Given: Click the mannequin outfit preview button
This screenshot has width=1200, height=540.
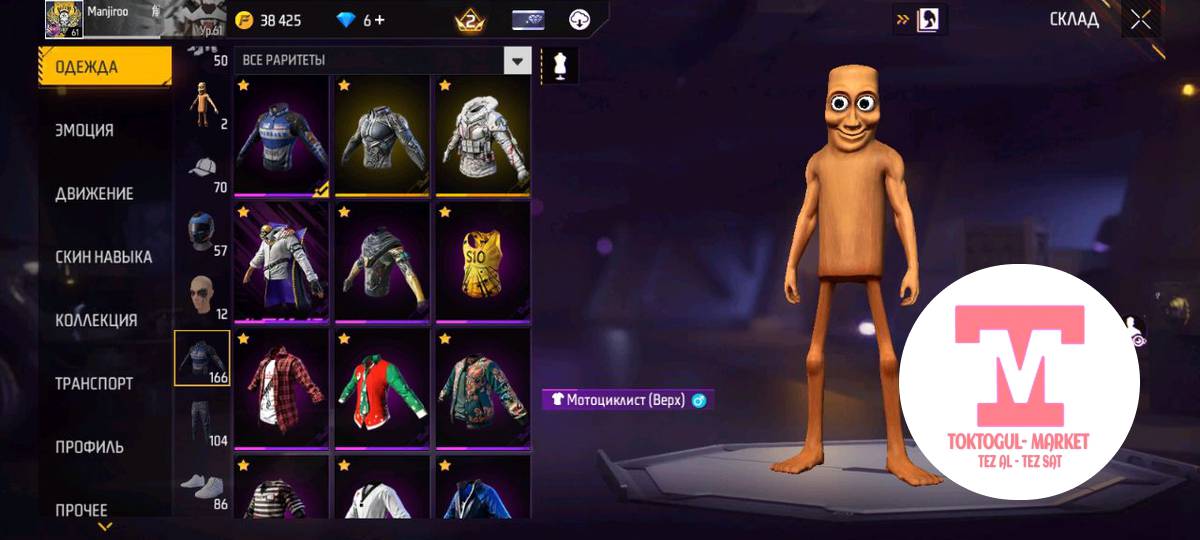Looking at the screenshot, I should click(x=559, y=66).
